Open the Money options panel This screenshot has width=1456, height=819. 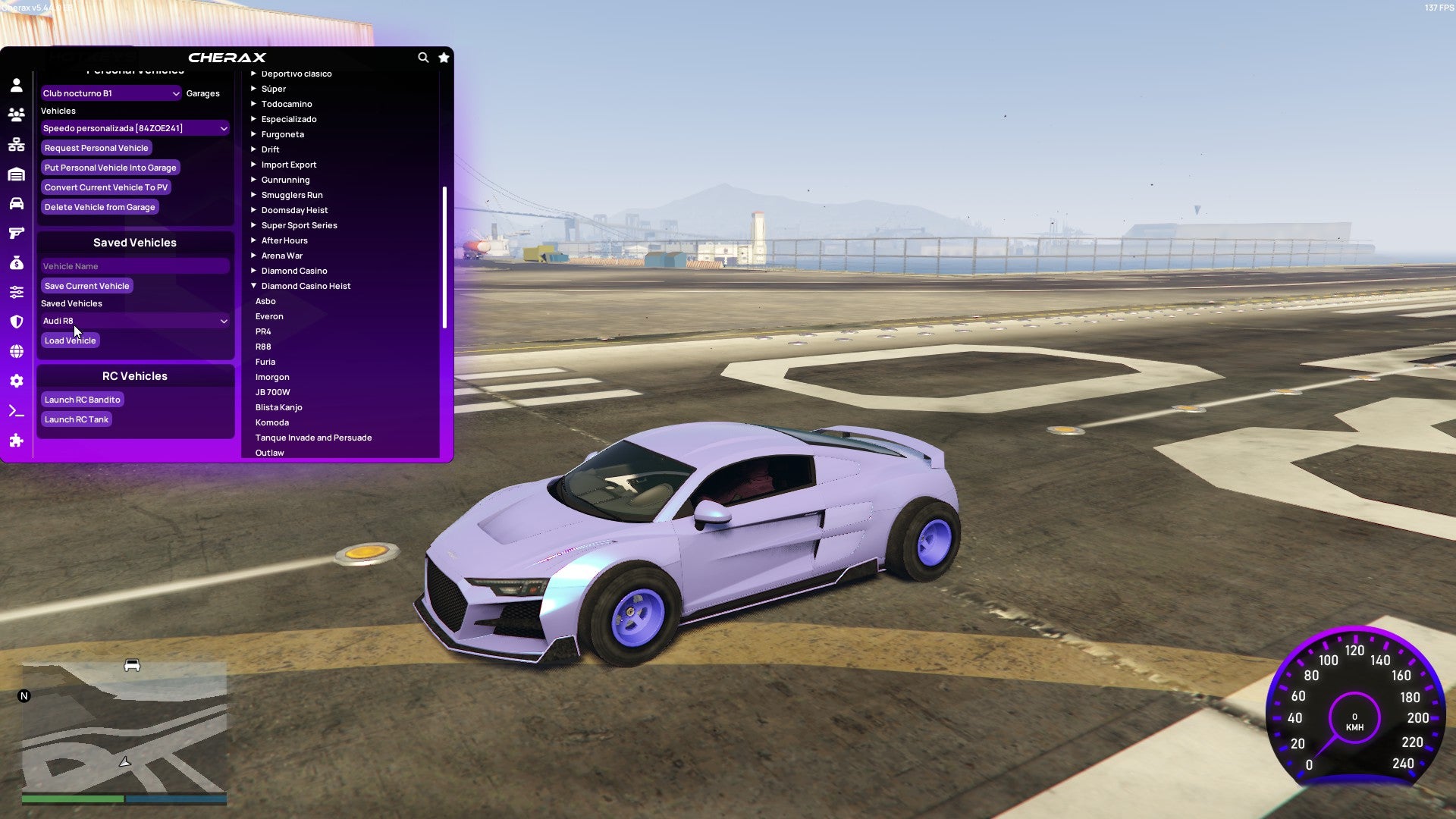click(17, 262)
